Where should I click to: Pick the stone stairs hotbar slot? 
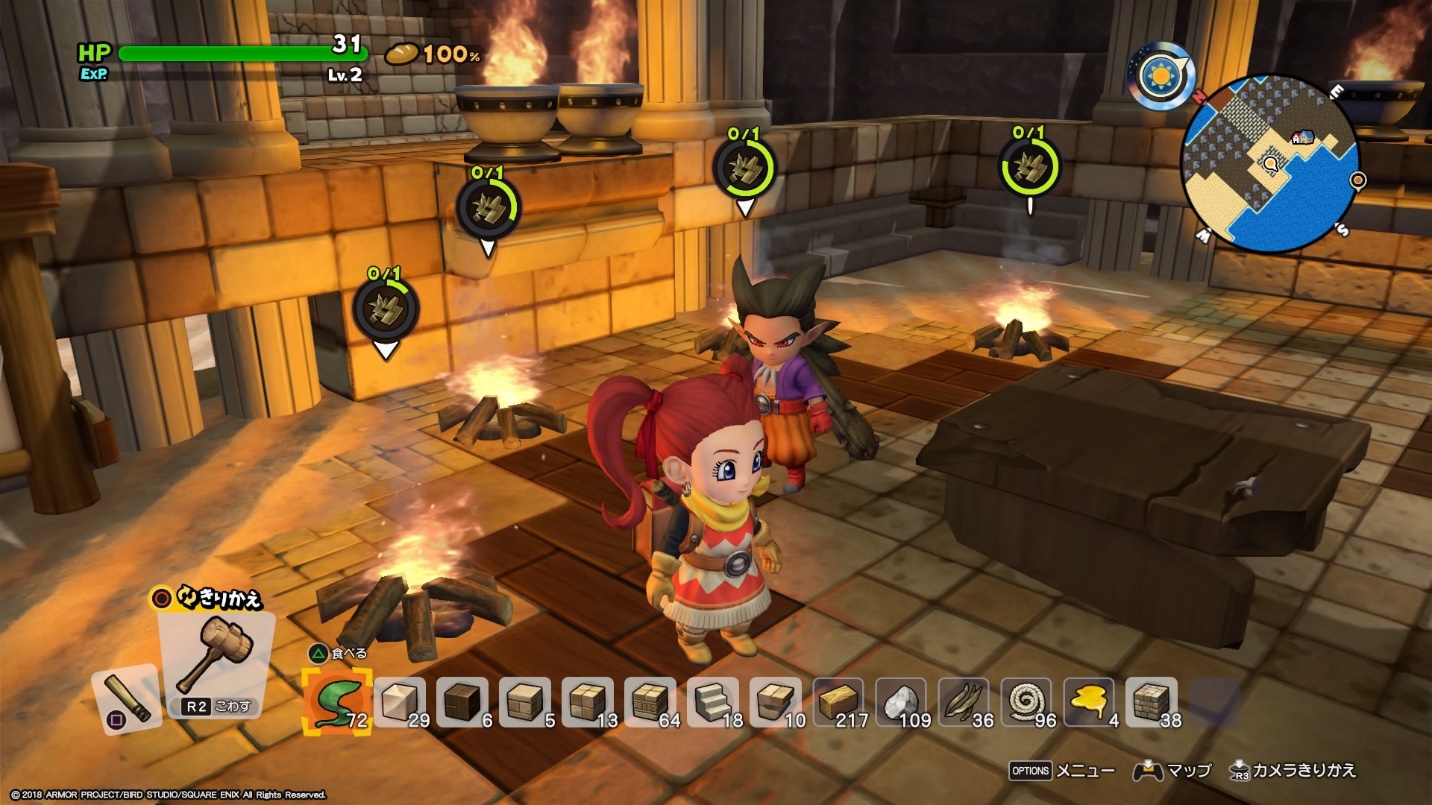tap(713, 702)
